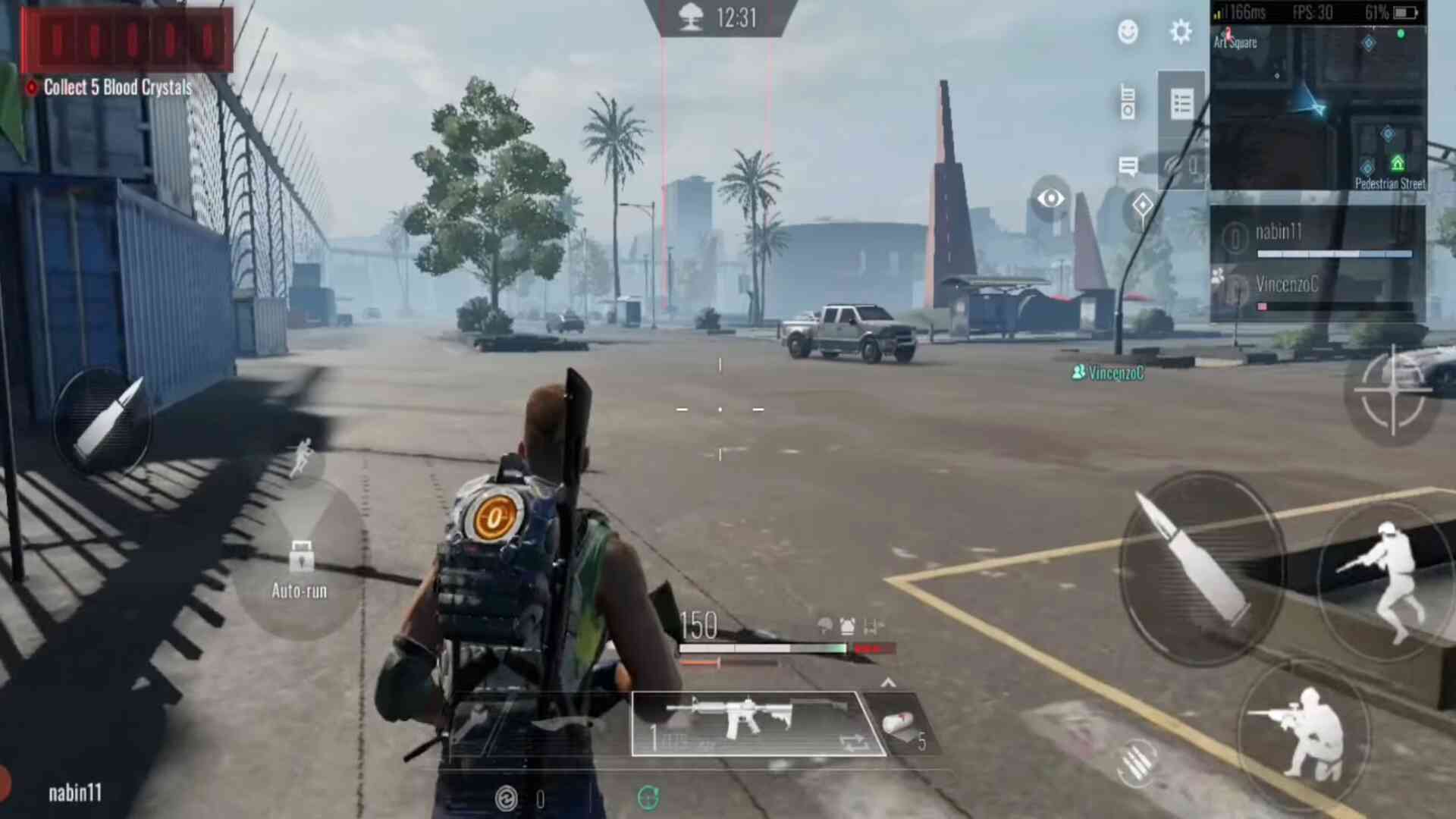Select teammate VincenzoC in squad list
Screen dimensions: 1456x819
pyautogui.click(x=1316, y=290)
